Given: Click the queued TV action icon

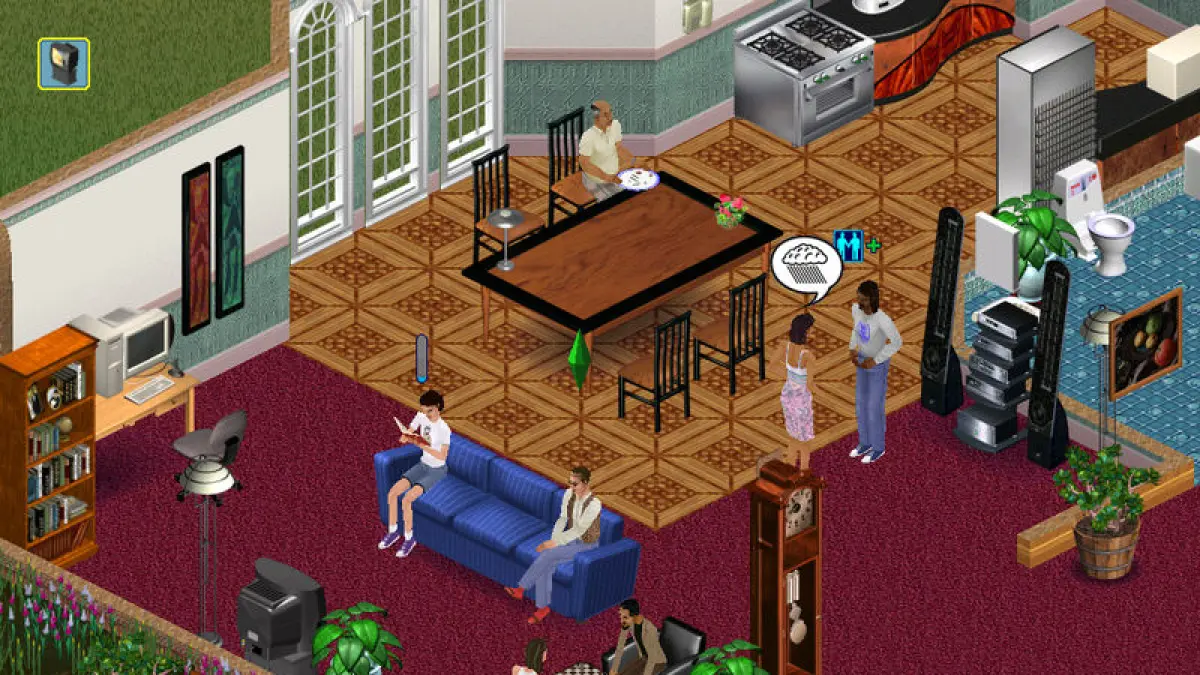Looking at the screenshot, I should [x=64, y=63].
